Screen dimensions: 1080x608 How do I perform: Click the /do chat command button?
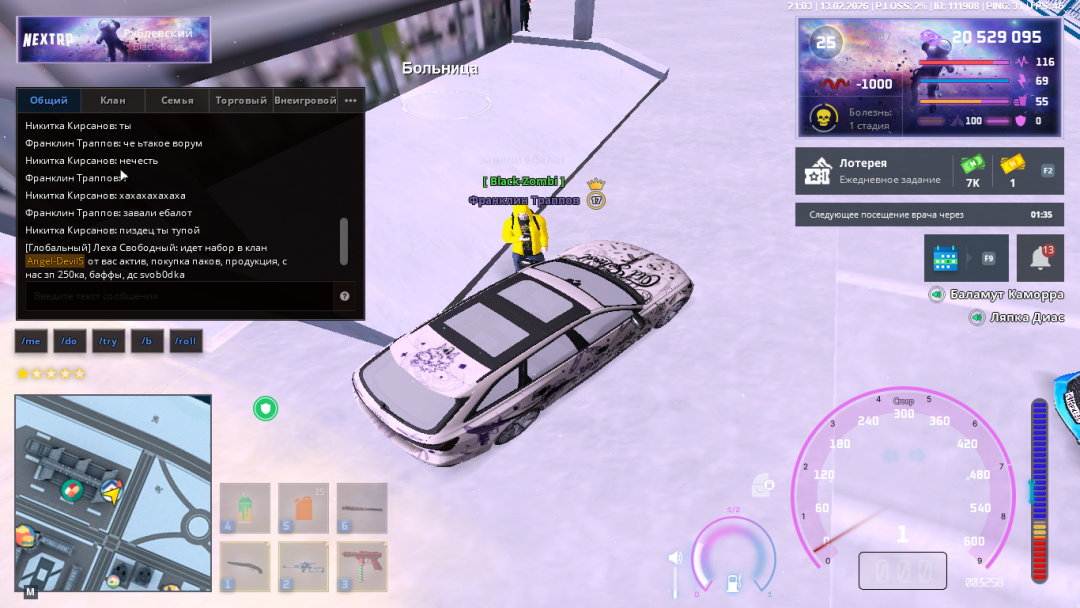coord(69,341)
